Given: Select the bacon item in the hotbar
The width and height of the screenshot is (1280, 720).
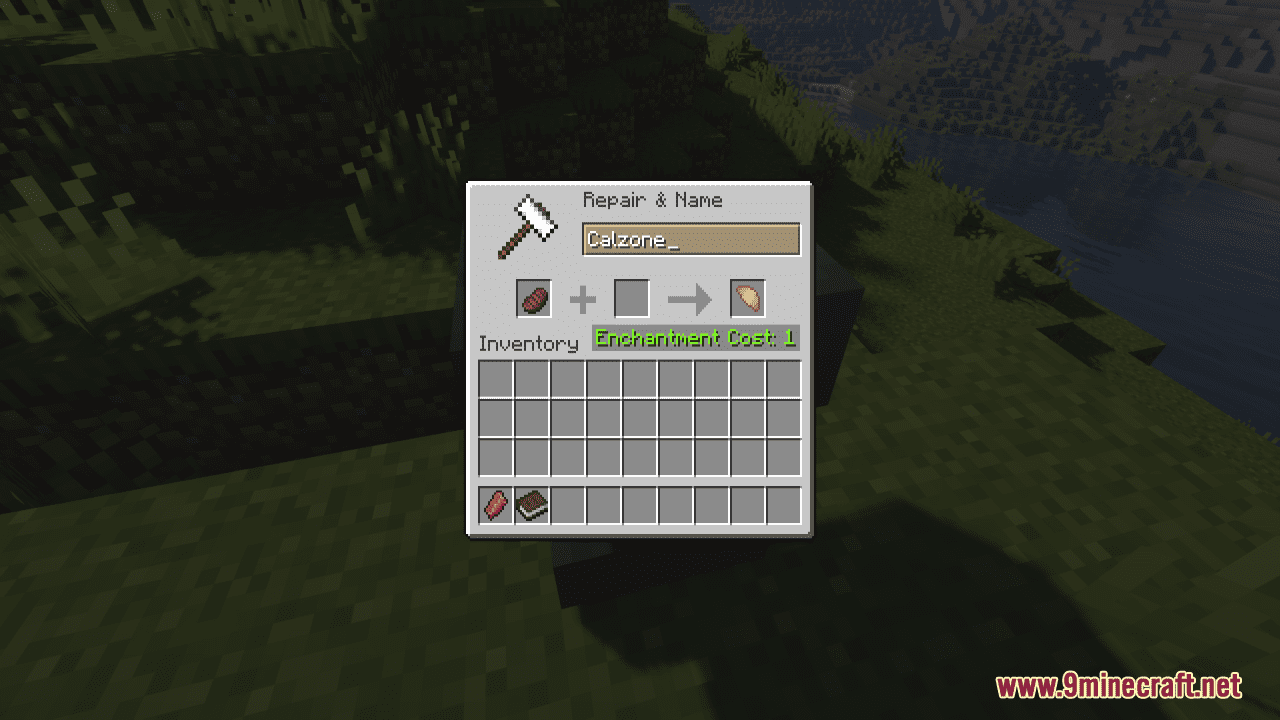Looking at the screenshot, I should [494, 505].
